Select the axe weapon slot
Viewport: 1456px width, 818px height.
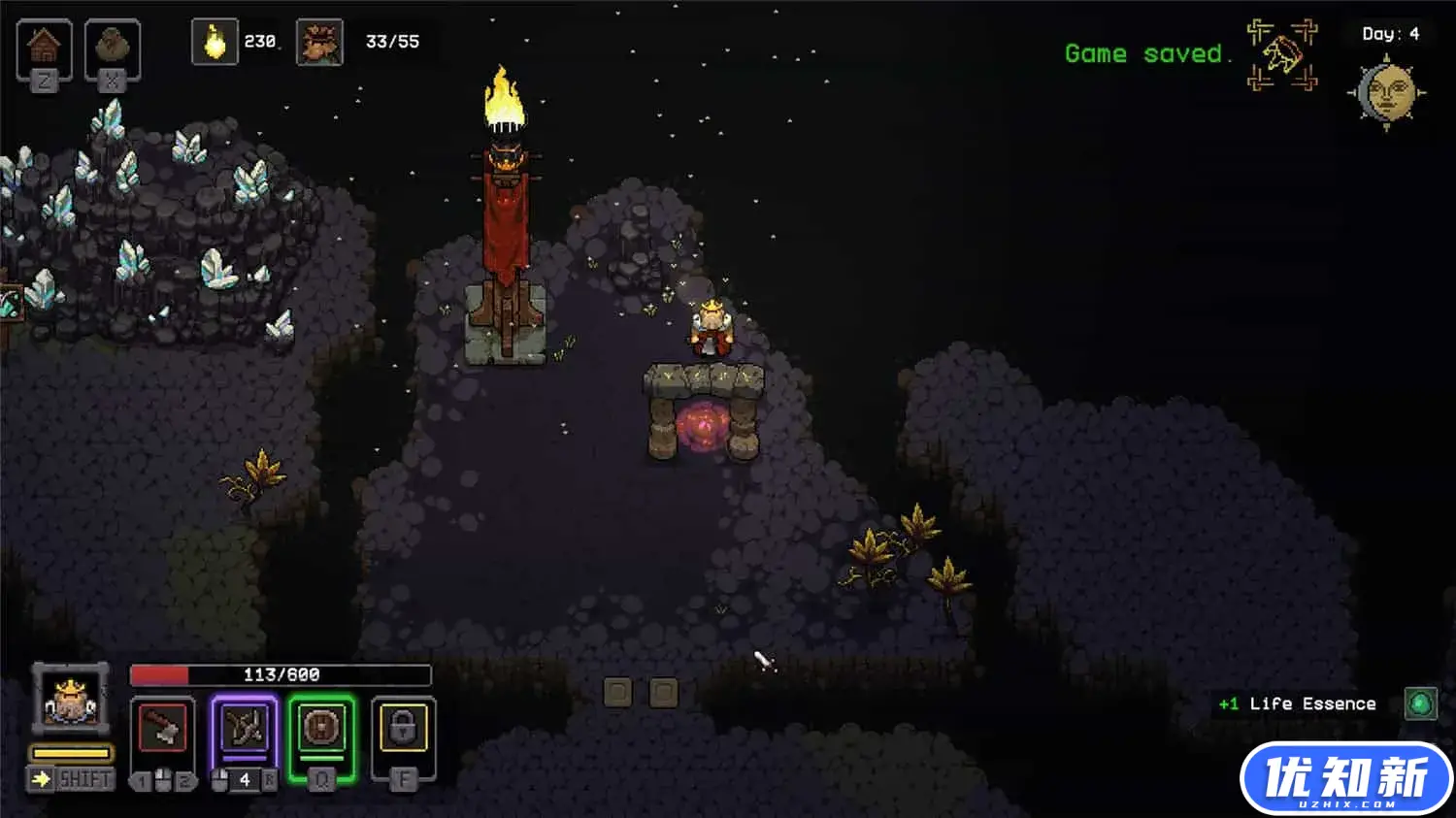162,730
